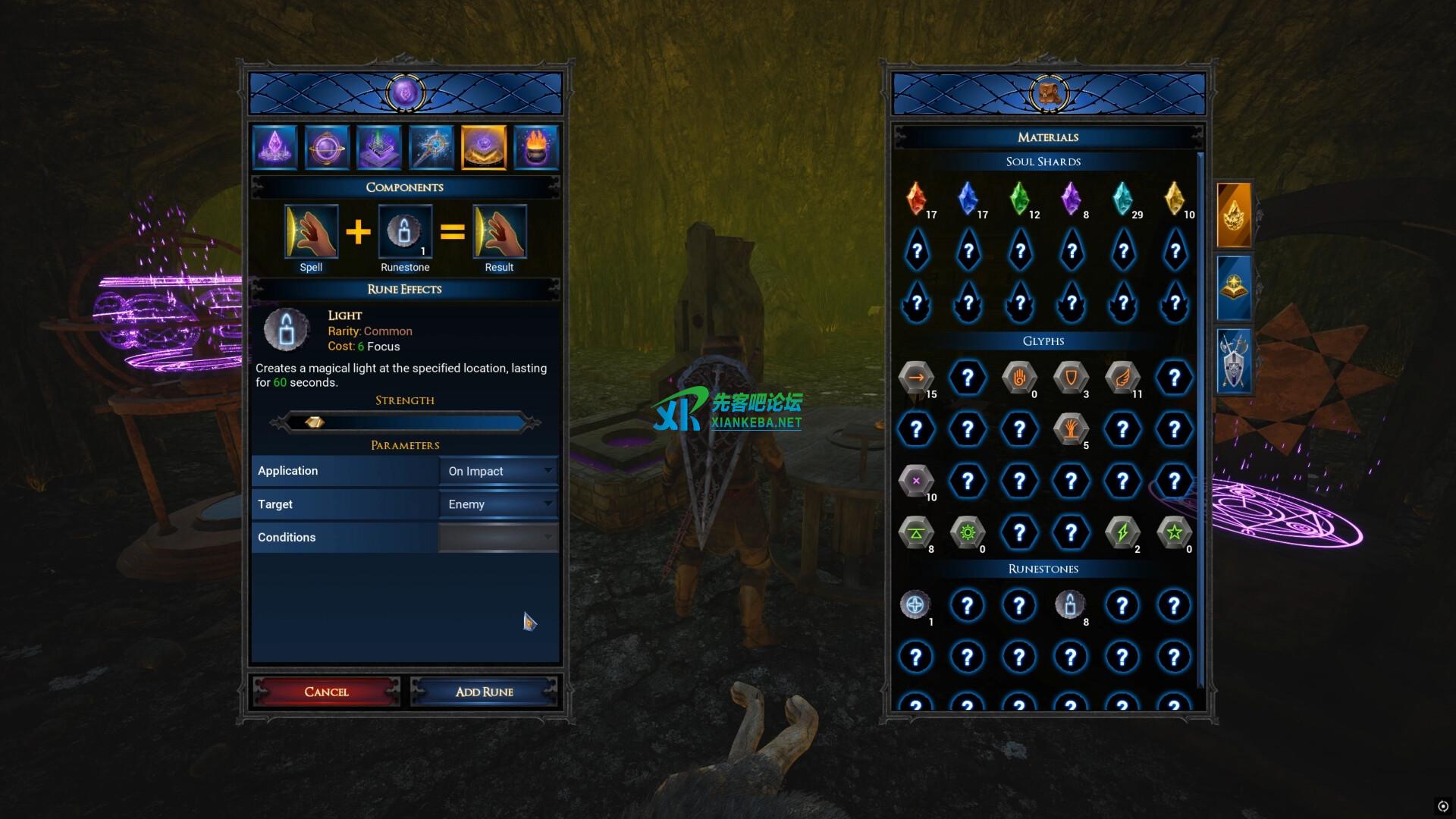Choose the wing glyph
Viewport: 1456px width, 819px height.
pos(1122,378)
